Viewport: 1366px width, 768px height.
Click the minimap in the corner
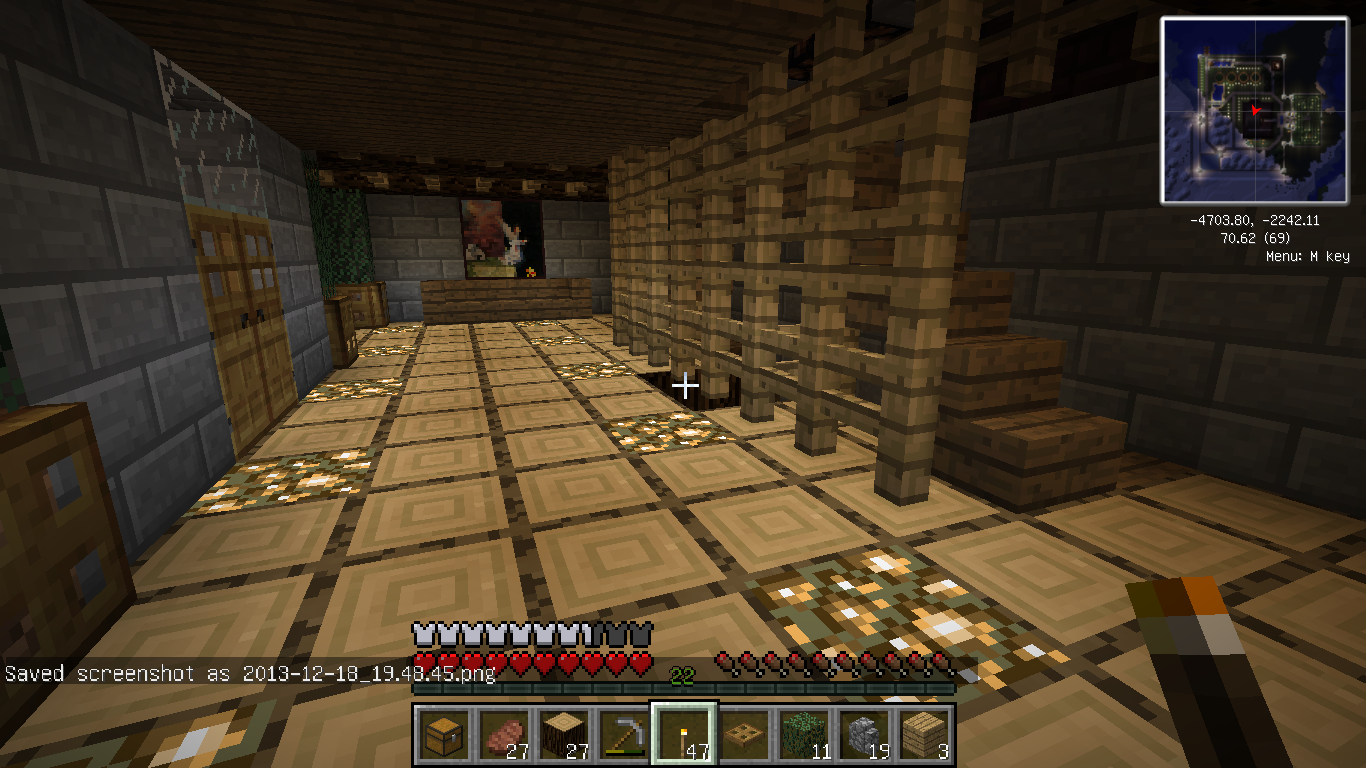[x=1255, y=110]
